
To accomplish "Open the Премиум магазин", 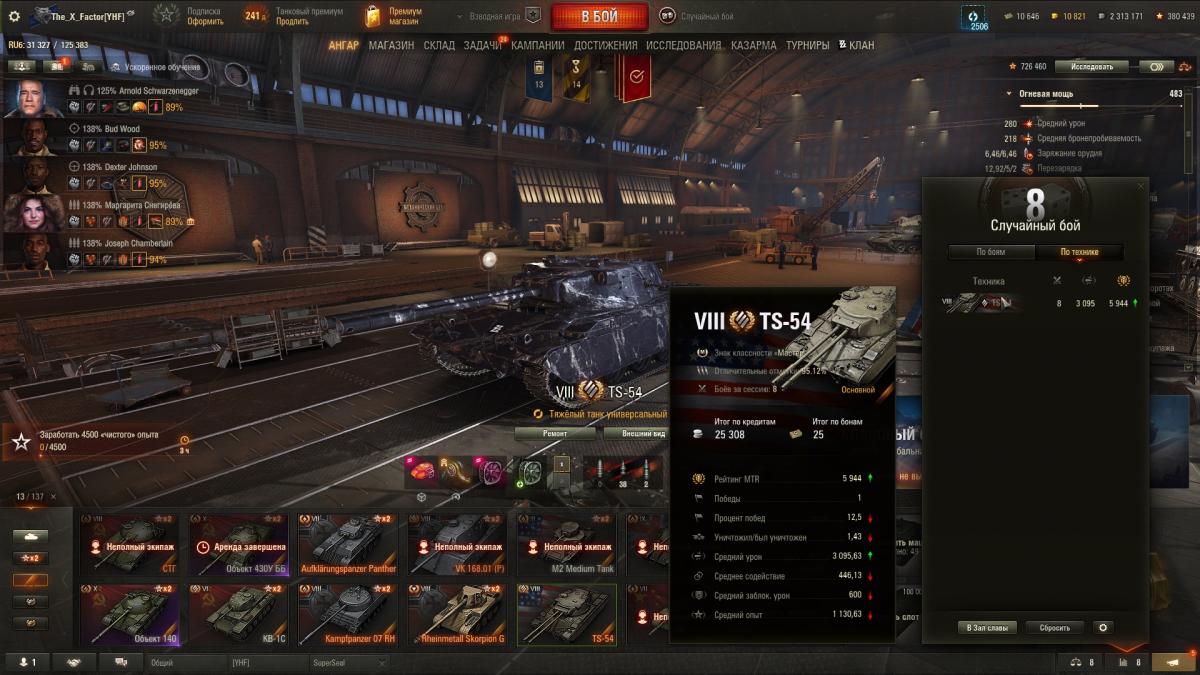I will click(x=395, y=16).
